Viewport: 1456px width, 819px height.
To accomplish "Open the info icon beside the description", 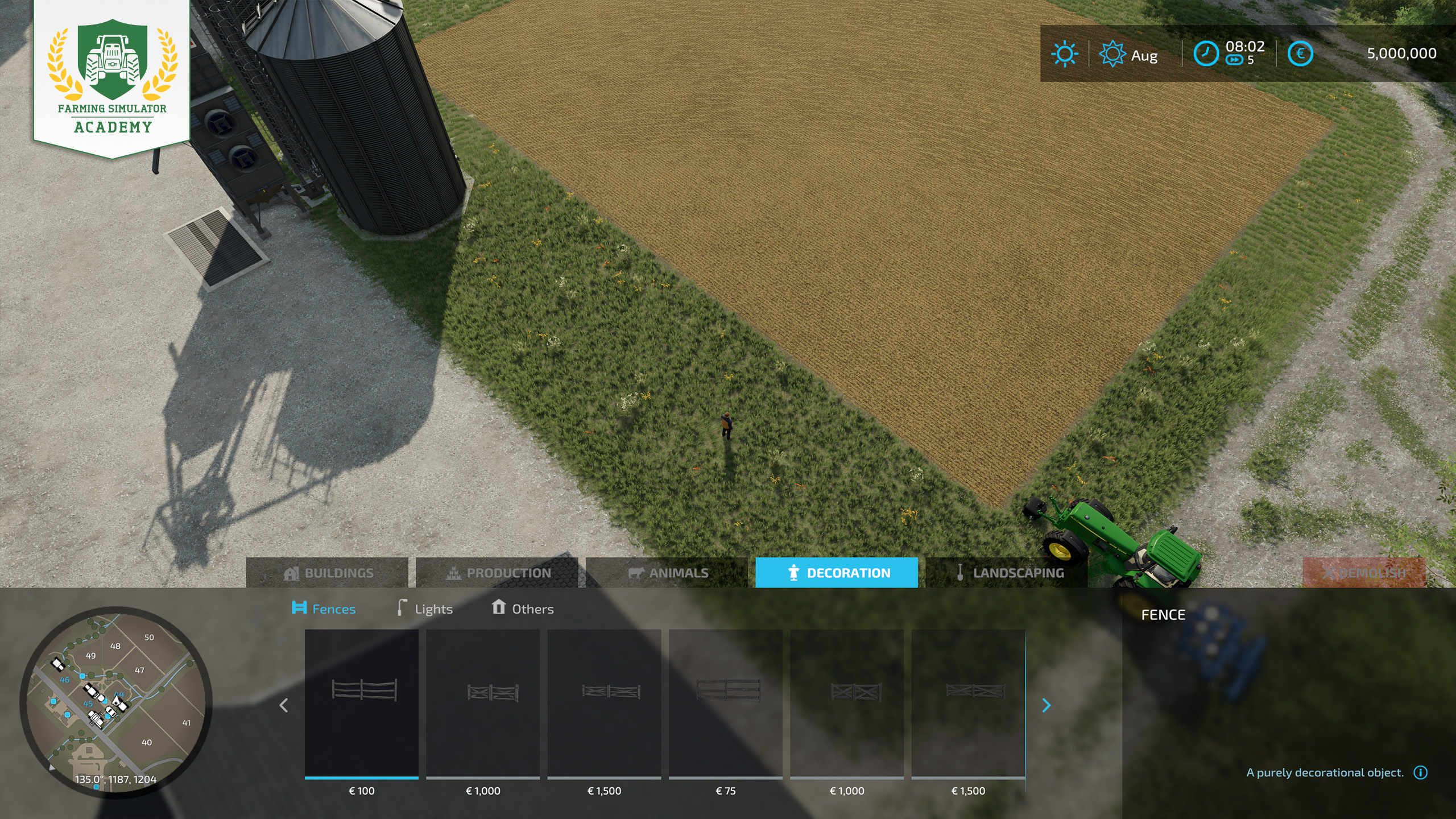I will pos(1421,772).
